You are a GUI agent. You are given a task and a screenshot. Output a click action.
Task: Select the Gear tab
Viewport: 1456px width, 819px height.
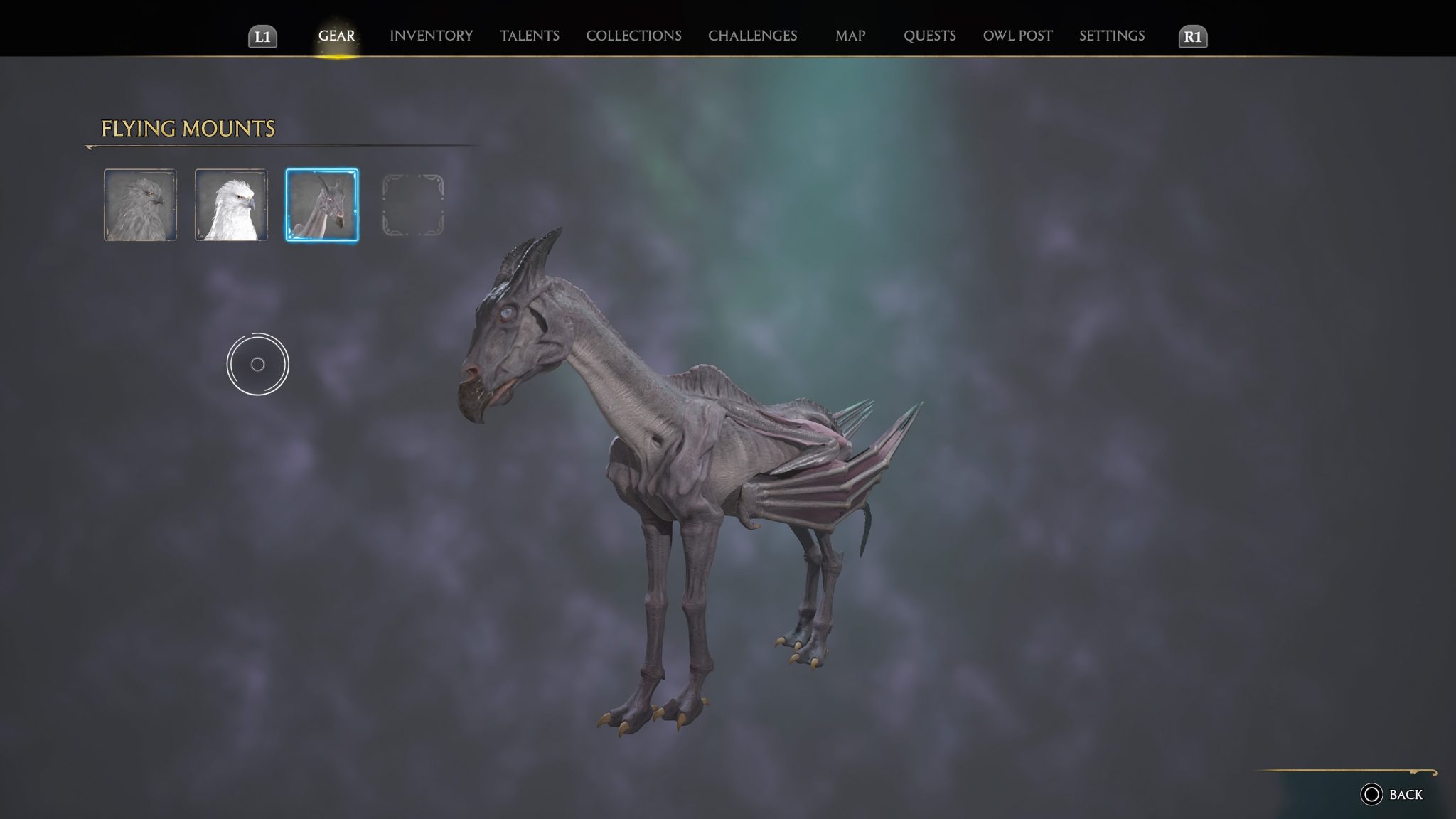click(x=337, y=35)
